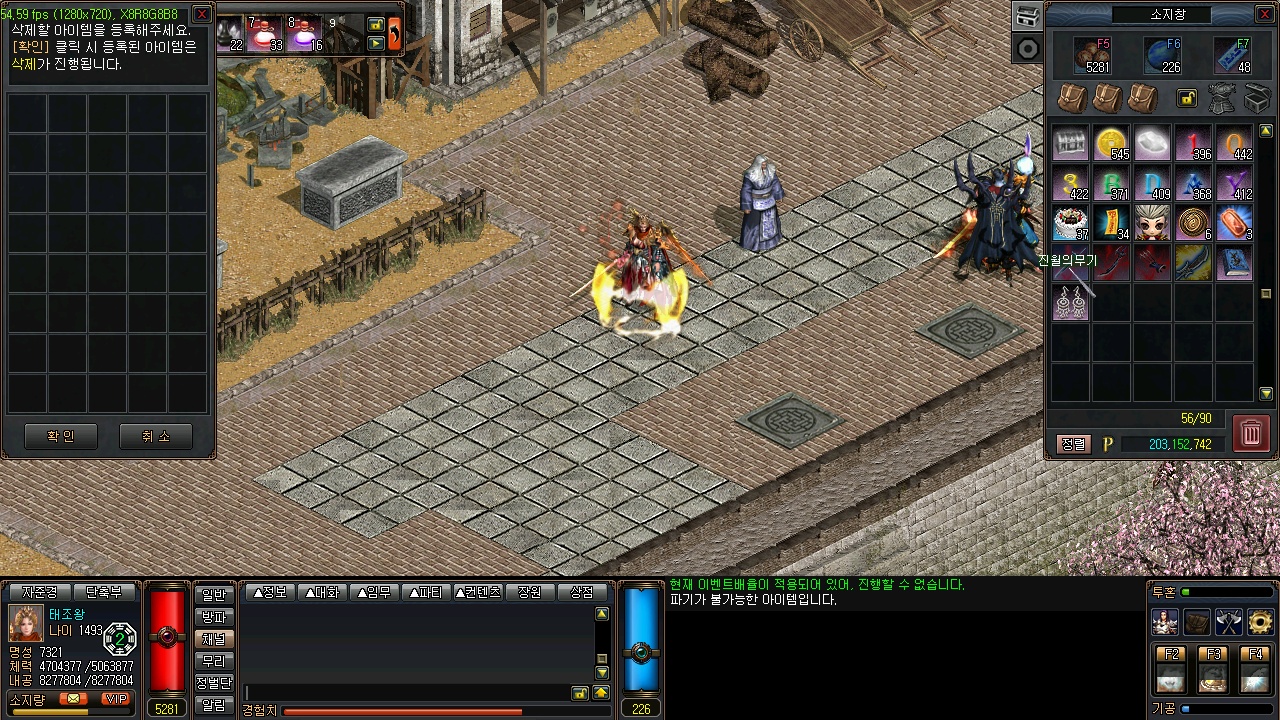The image size is (1280, 720).
Task: Toggle the inventory padlock icon
Action: coord(1186,97)
